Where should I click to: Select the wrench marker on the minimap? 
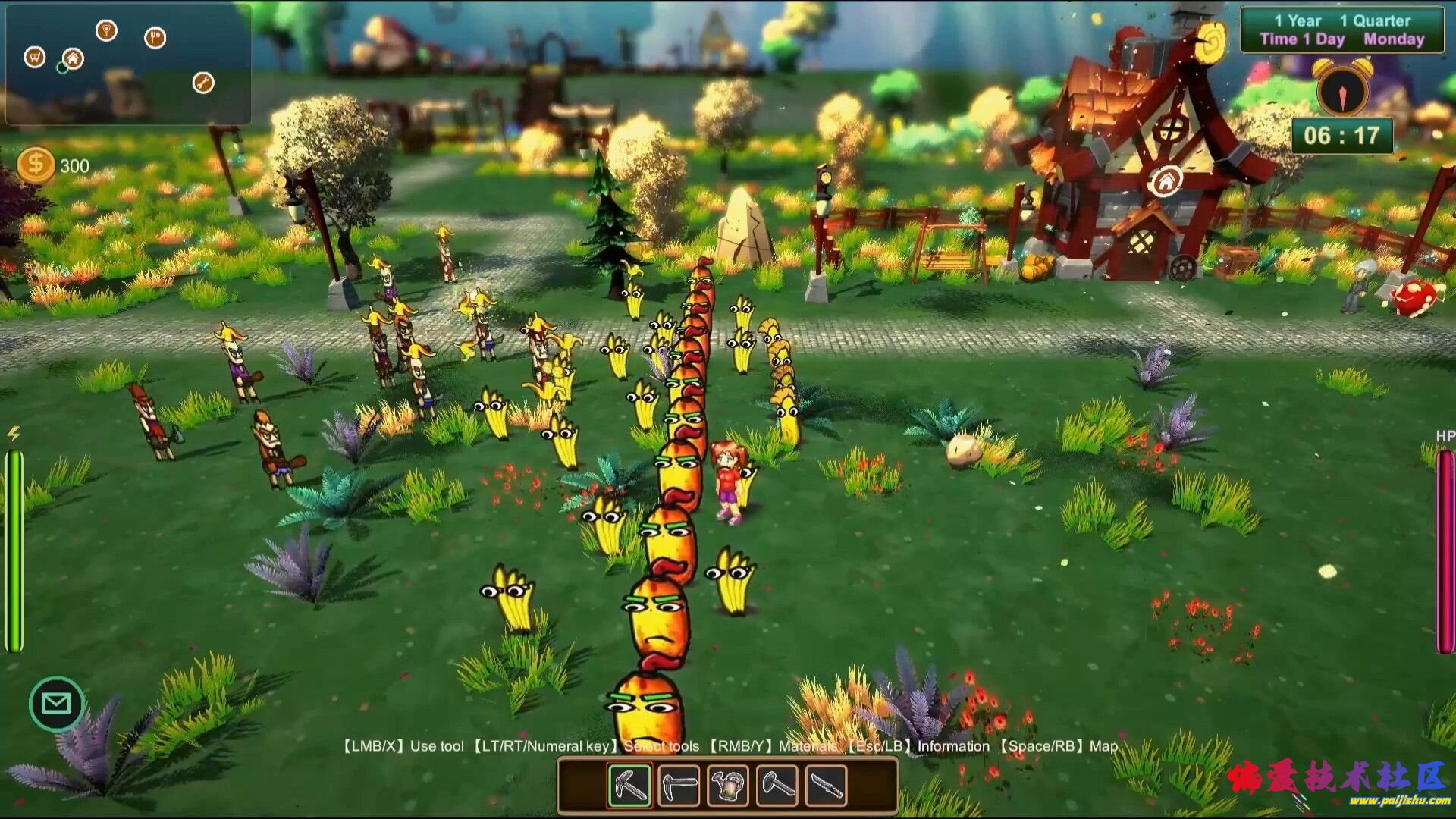(203, 83)
